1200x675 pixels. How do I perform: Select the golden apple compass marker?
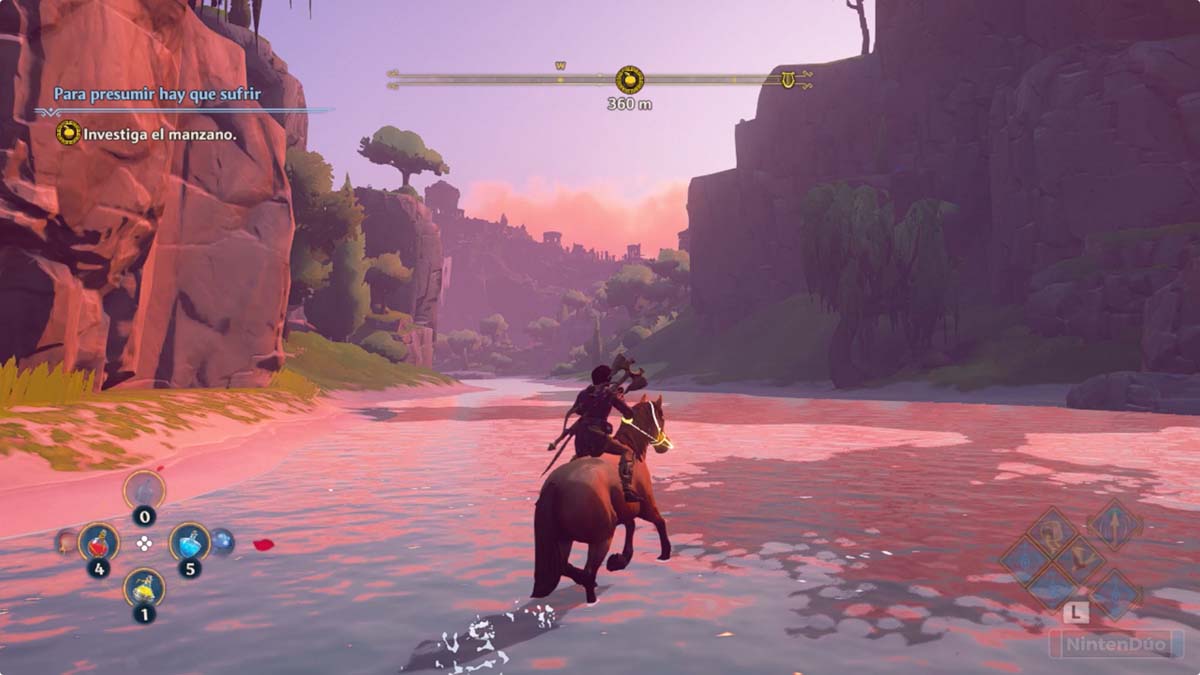point(629,80)
